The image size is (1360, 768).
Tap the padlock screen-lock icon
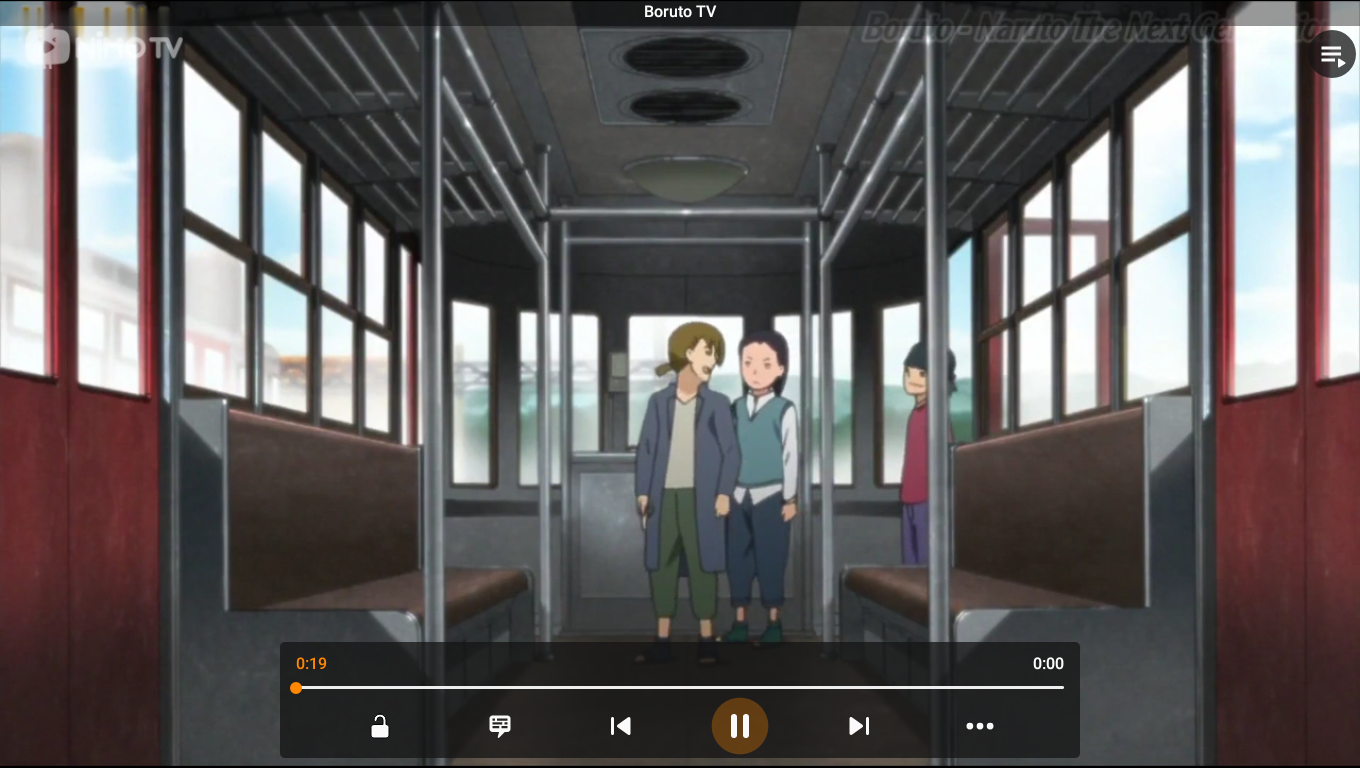point(379,726)
